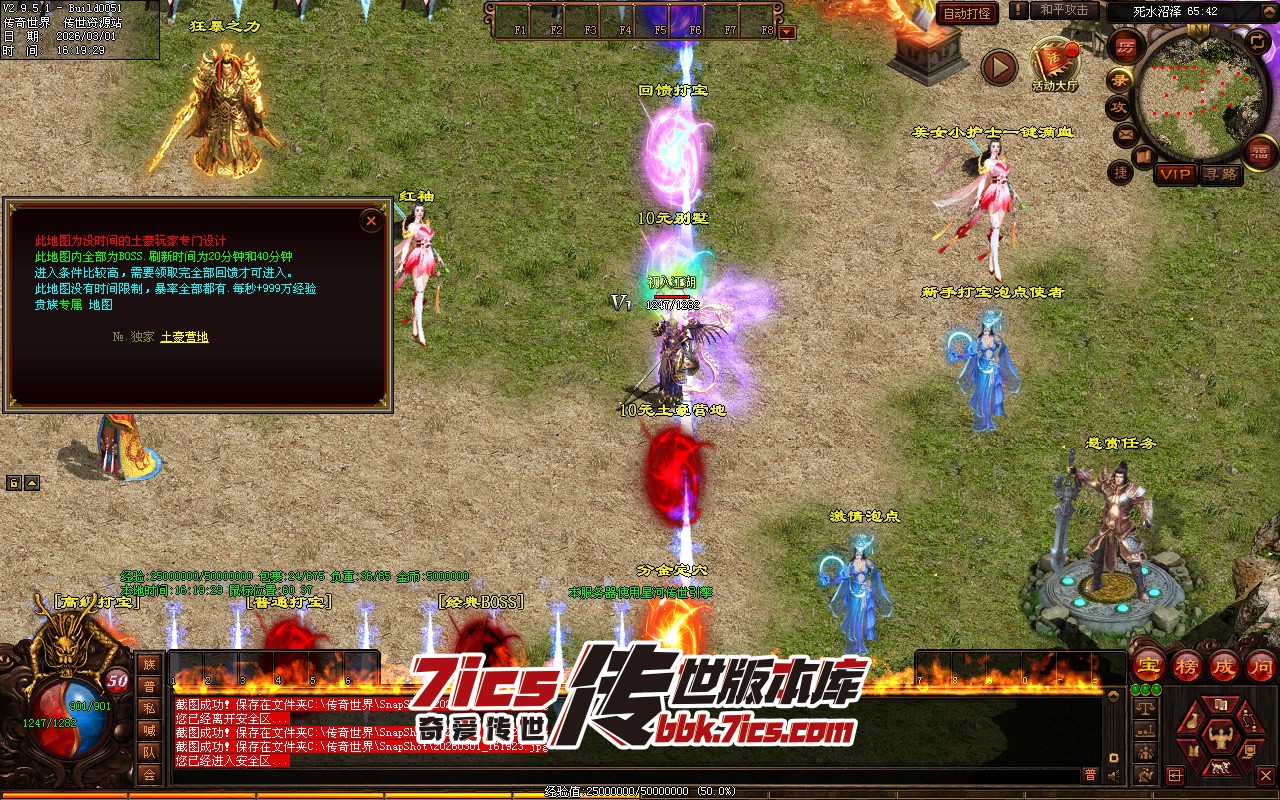Viewport: 1280px width, 800px height.
Task: Activate 寻路 pathfinding
Action: pos(1219,174)
